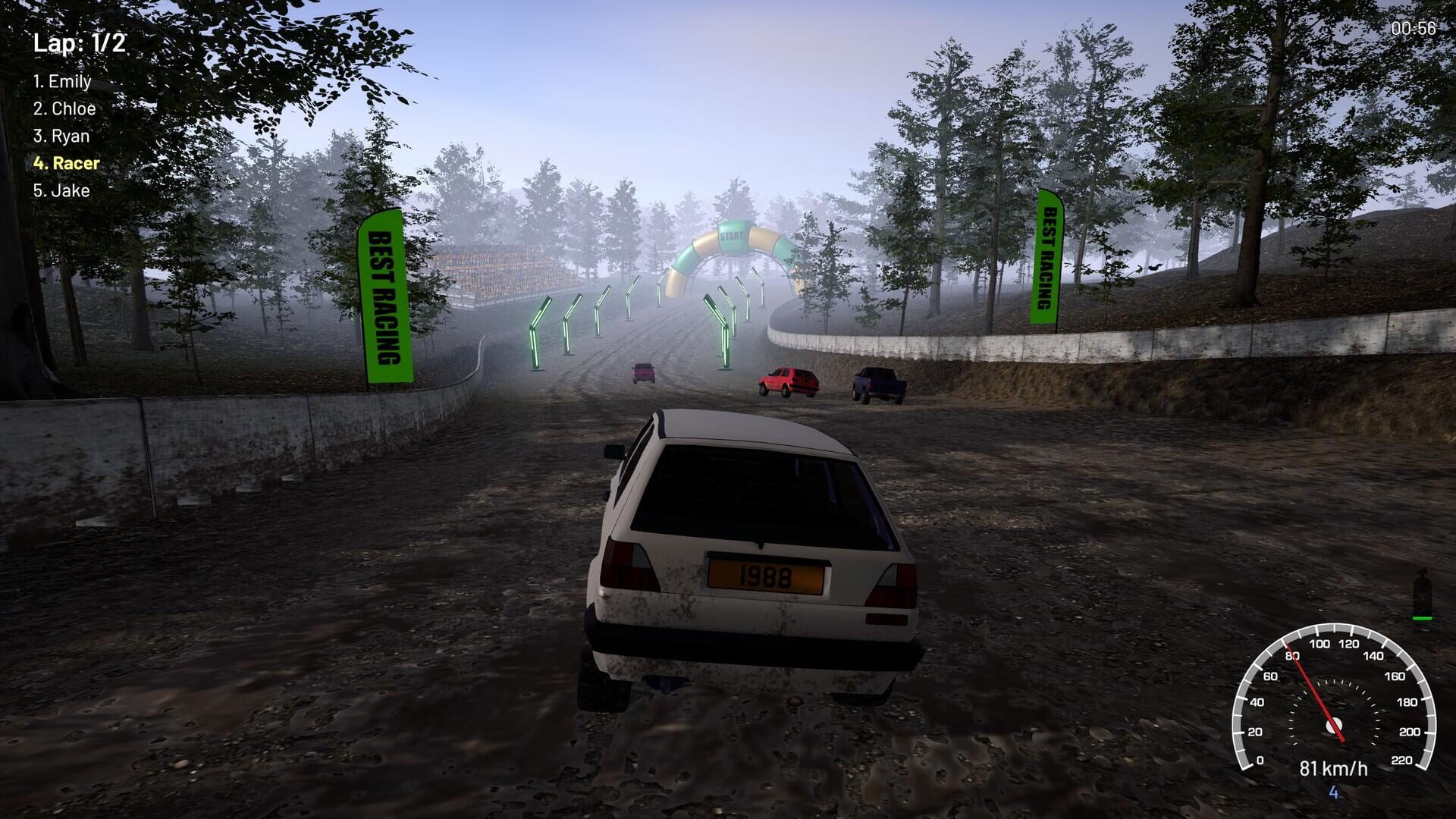Screen dimensions: 1456x819
Task: Toggle the right BEST RACING flag banner
Action: (x=1048, y=258)
